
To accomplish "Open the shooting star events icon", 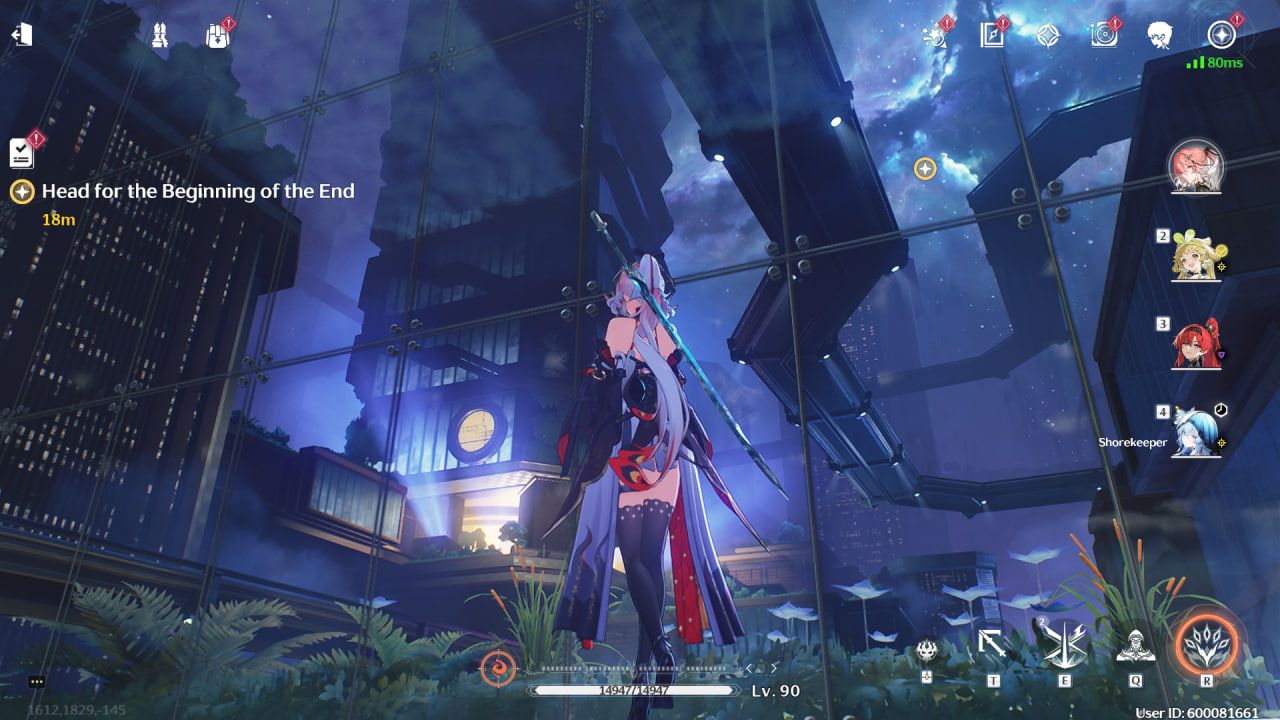I will point(935,36).
